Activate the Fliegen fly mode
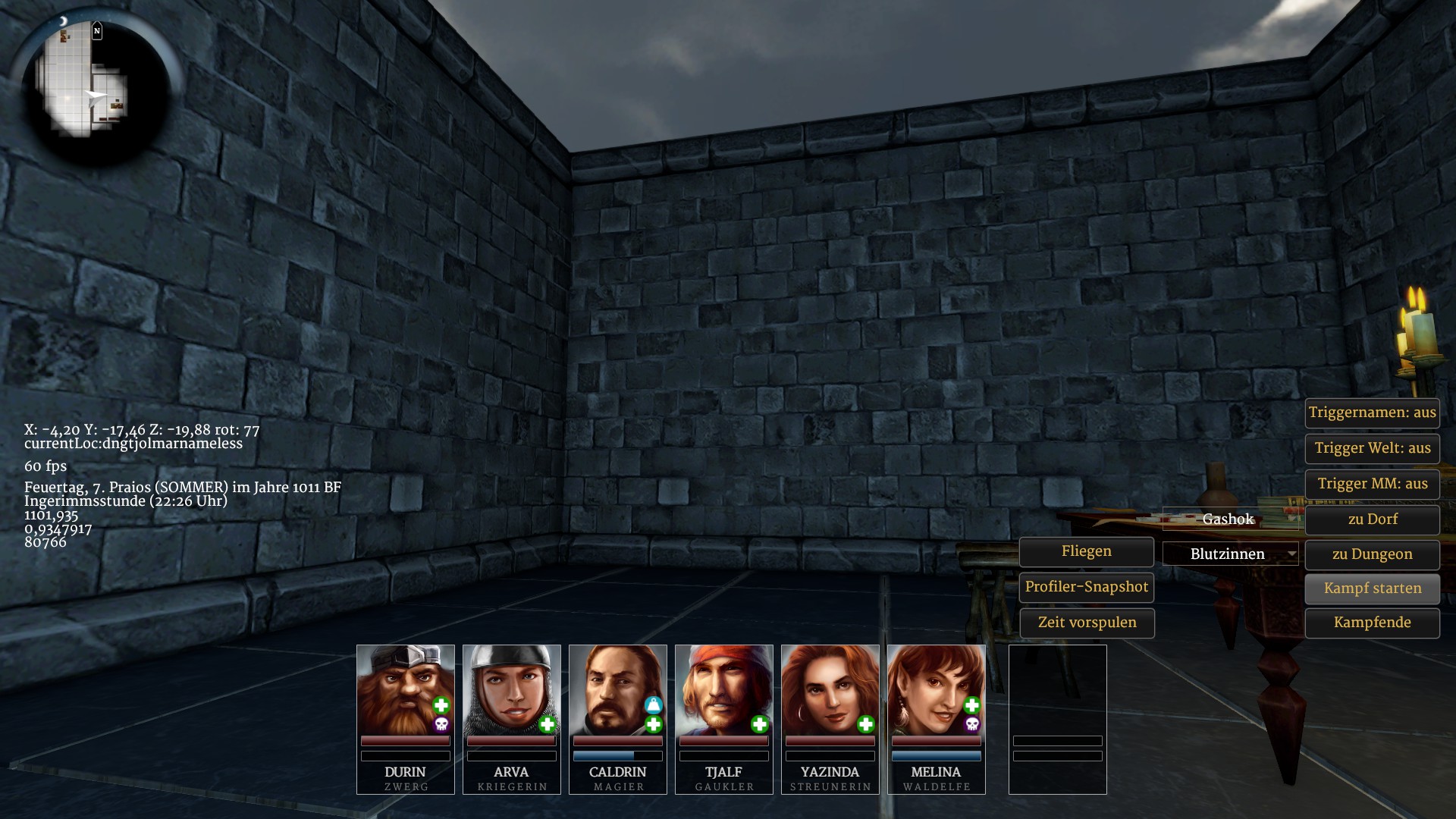Screen dimensions: 1456x819 click(1086, 551)
